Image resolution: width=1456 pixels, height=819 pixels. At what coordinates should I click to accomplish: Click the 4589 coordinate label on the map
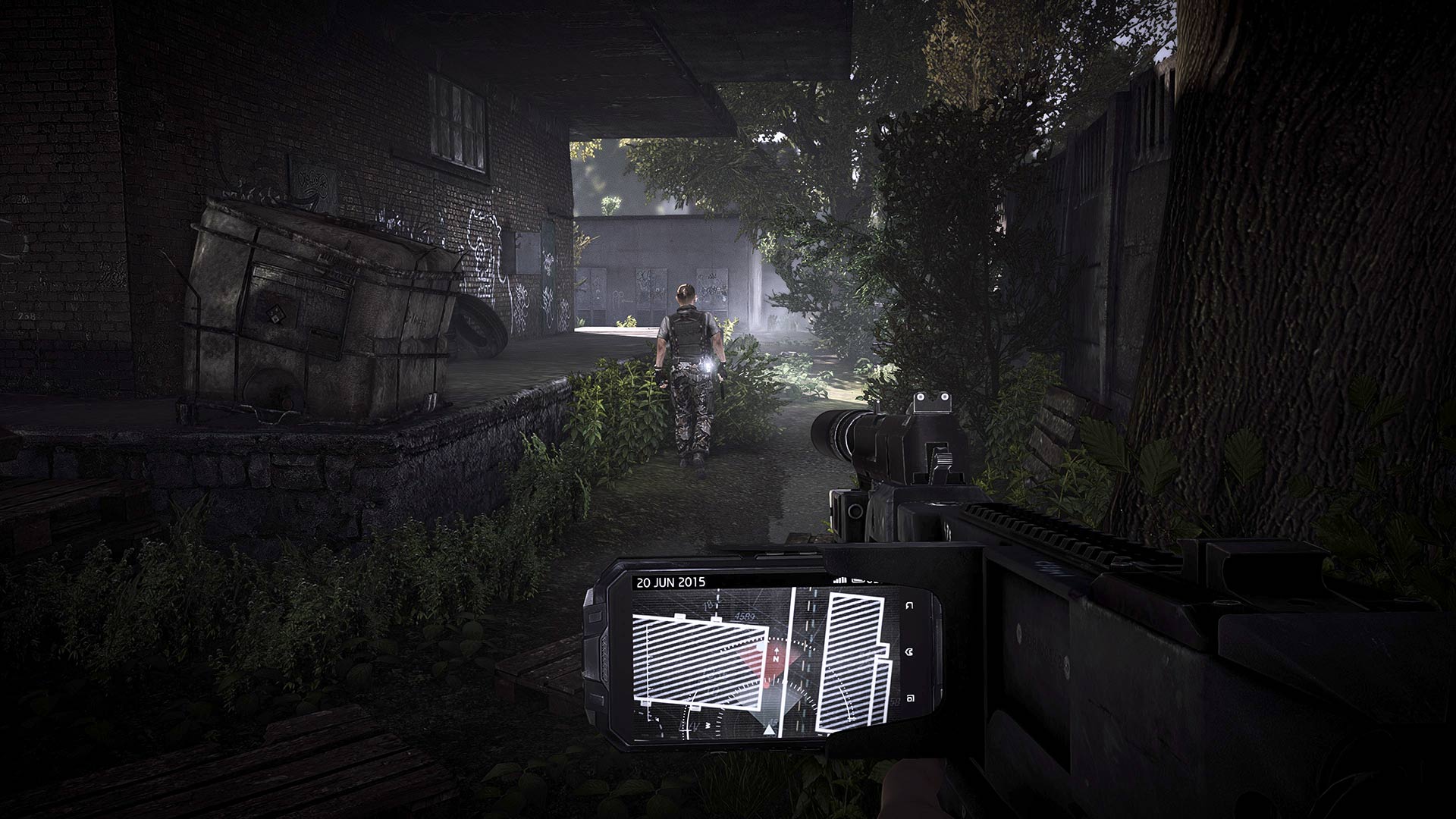[744, 617]
